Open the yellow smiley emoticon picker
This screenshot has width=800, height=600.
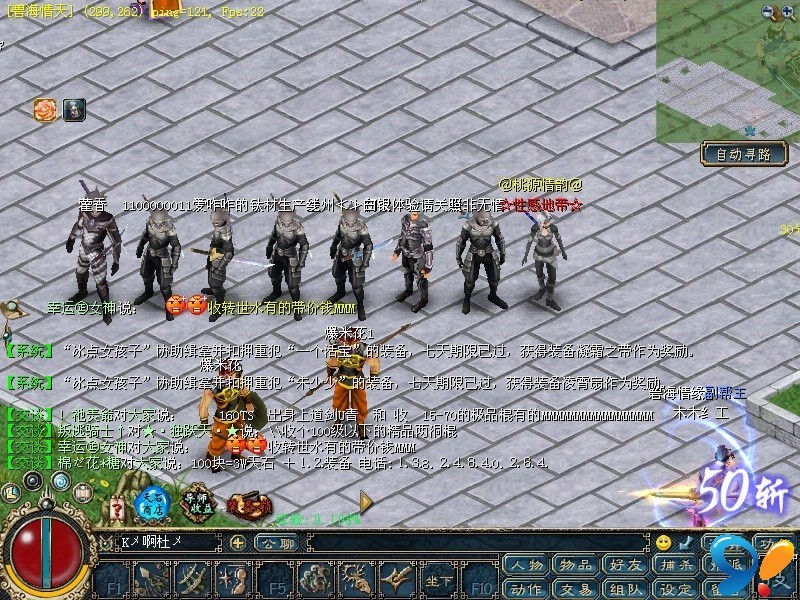(x=663, y=542)
